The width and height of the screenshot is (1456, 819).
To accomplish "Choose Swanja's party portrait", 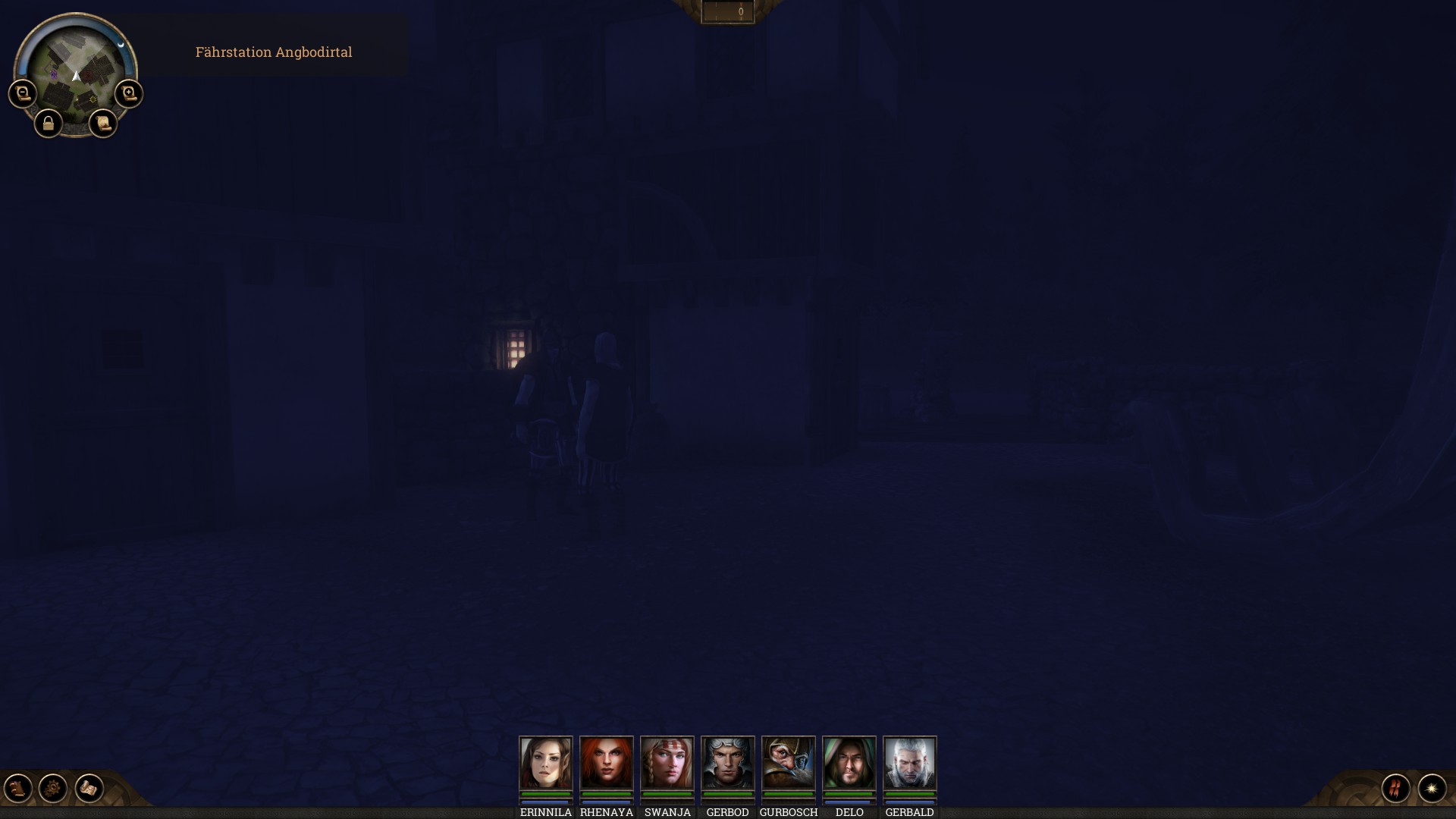I will tap(667, 763).
